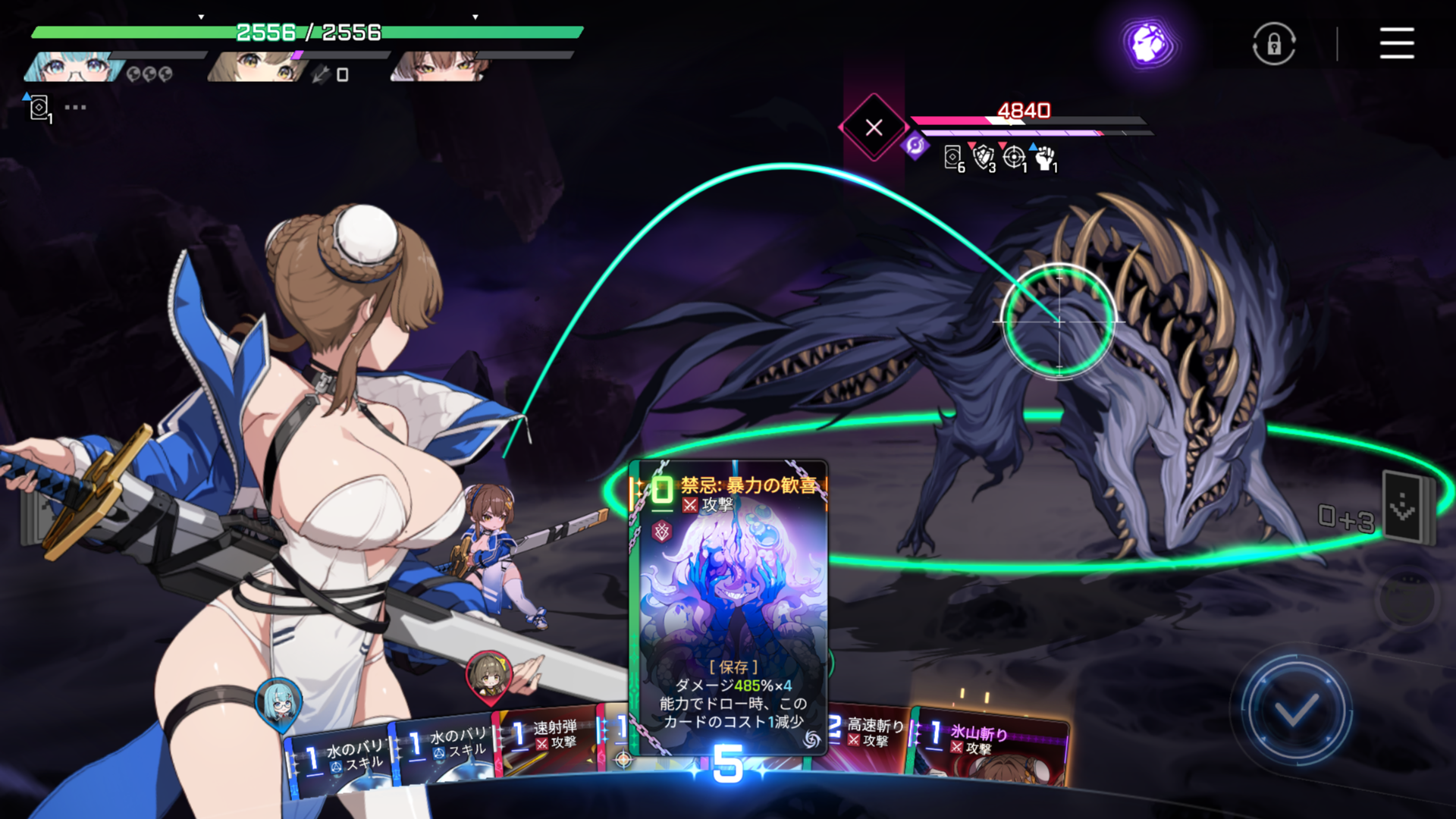Open the hamburger menu
The width and height of the screenshot is (1456, 819).
pos(1396,43)
